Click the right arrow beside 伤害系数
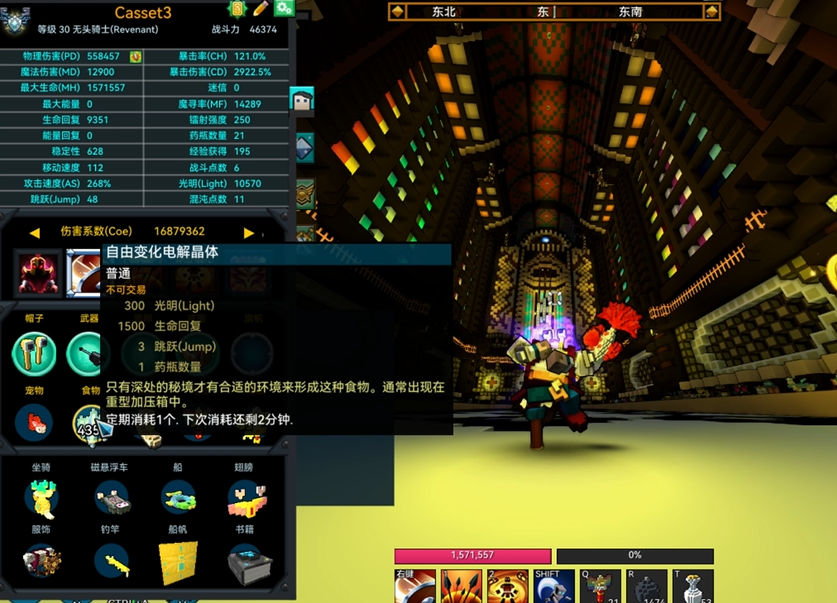837x603 pixels. pyautogui.click(x=249, y=232)
